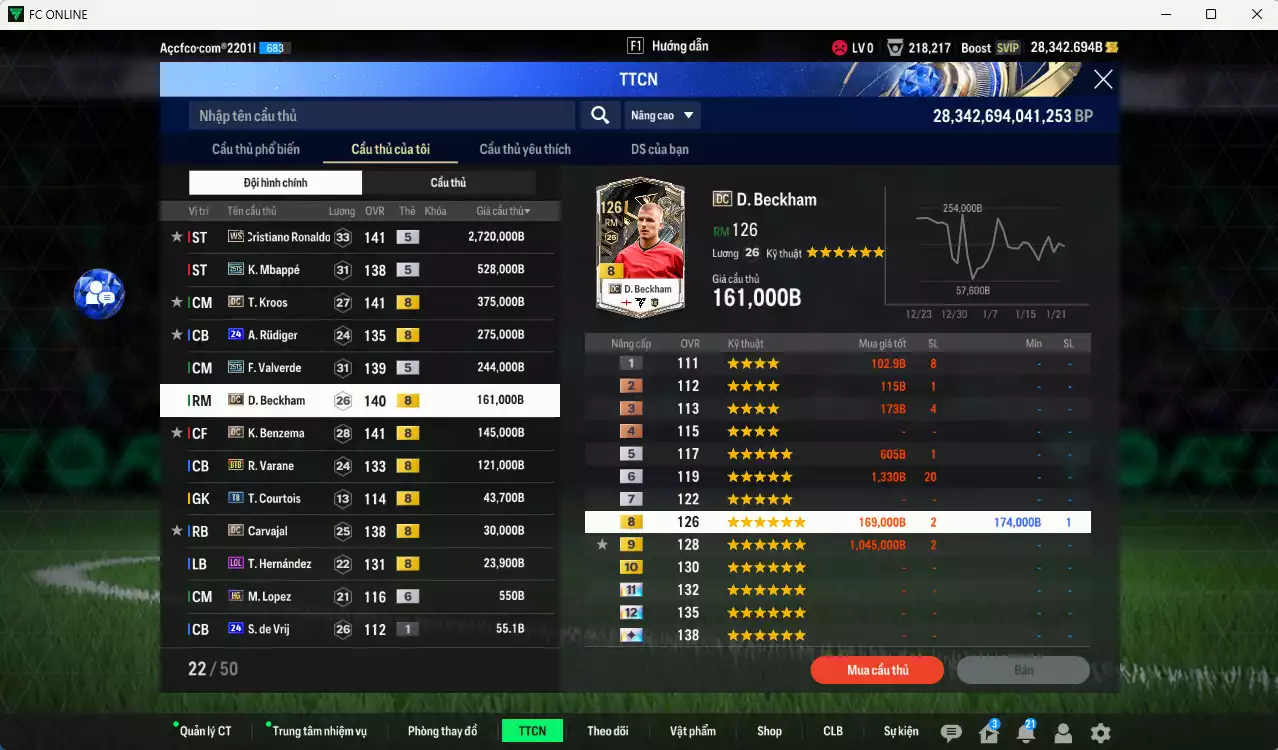Select the Cầu thủ list toggle
The height and width of the screenshot is (750, 1278).
point(448,183)
